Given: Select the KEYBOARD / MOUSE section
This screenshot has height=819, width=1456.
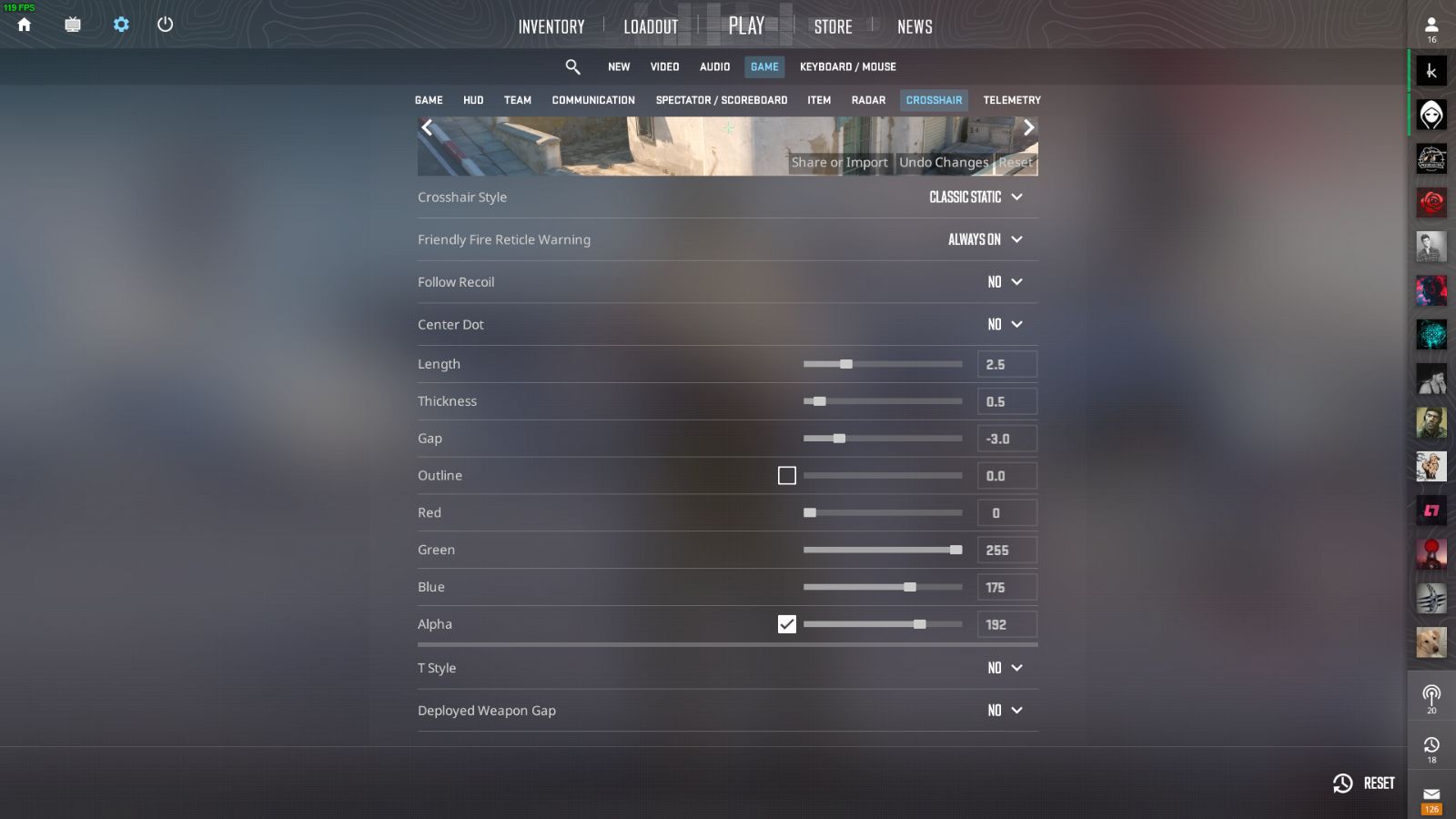Looking at the screenshot, I should pos(847,66).
